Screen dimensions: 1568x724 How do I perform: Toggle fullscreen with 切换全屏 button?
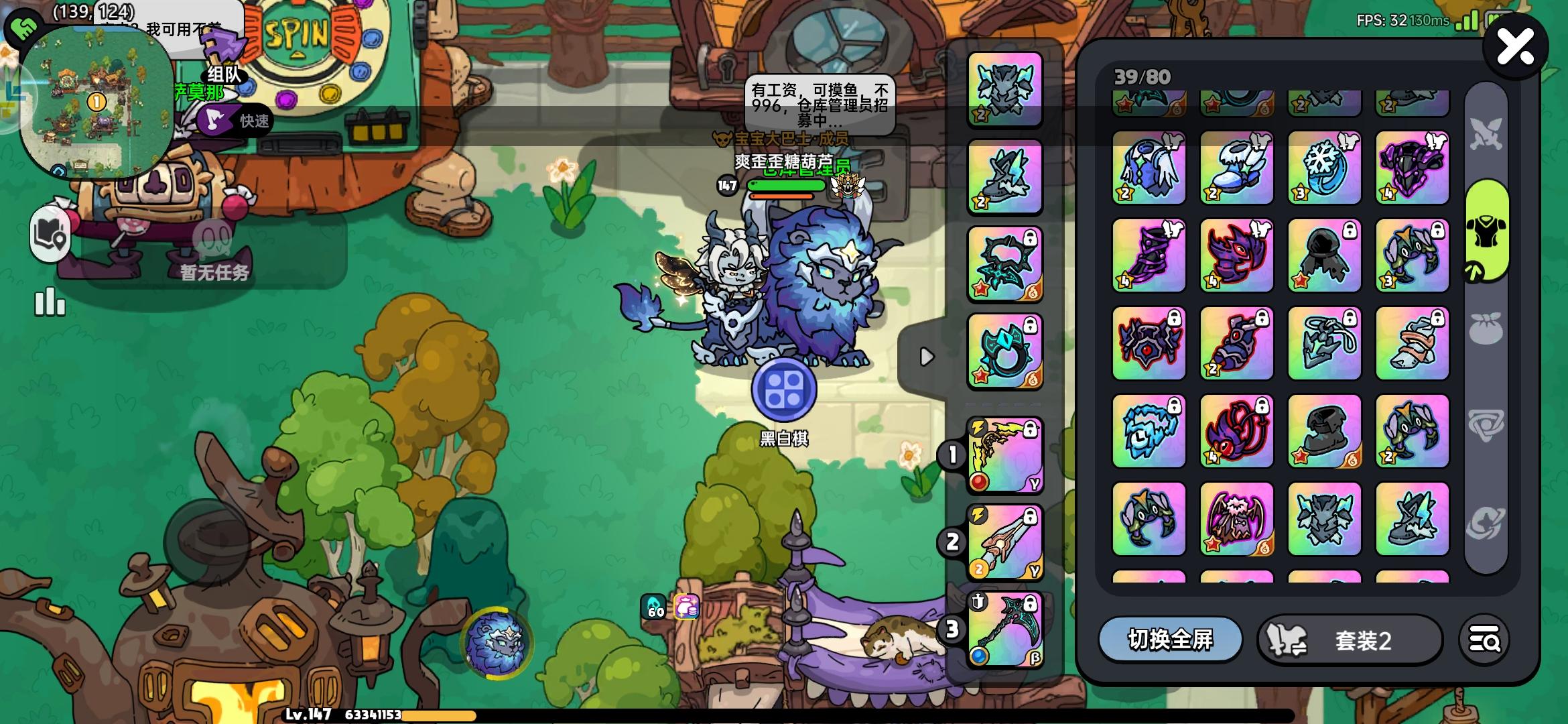tap(1171, 640)
